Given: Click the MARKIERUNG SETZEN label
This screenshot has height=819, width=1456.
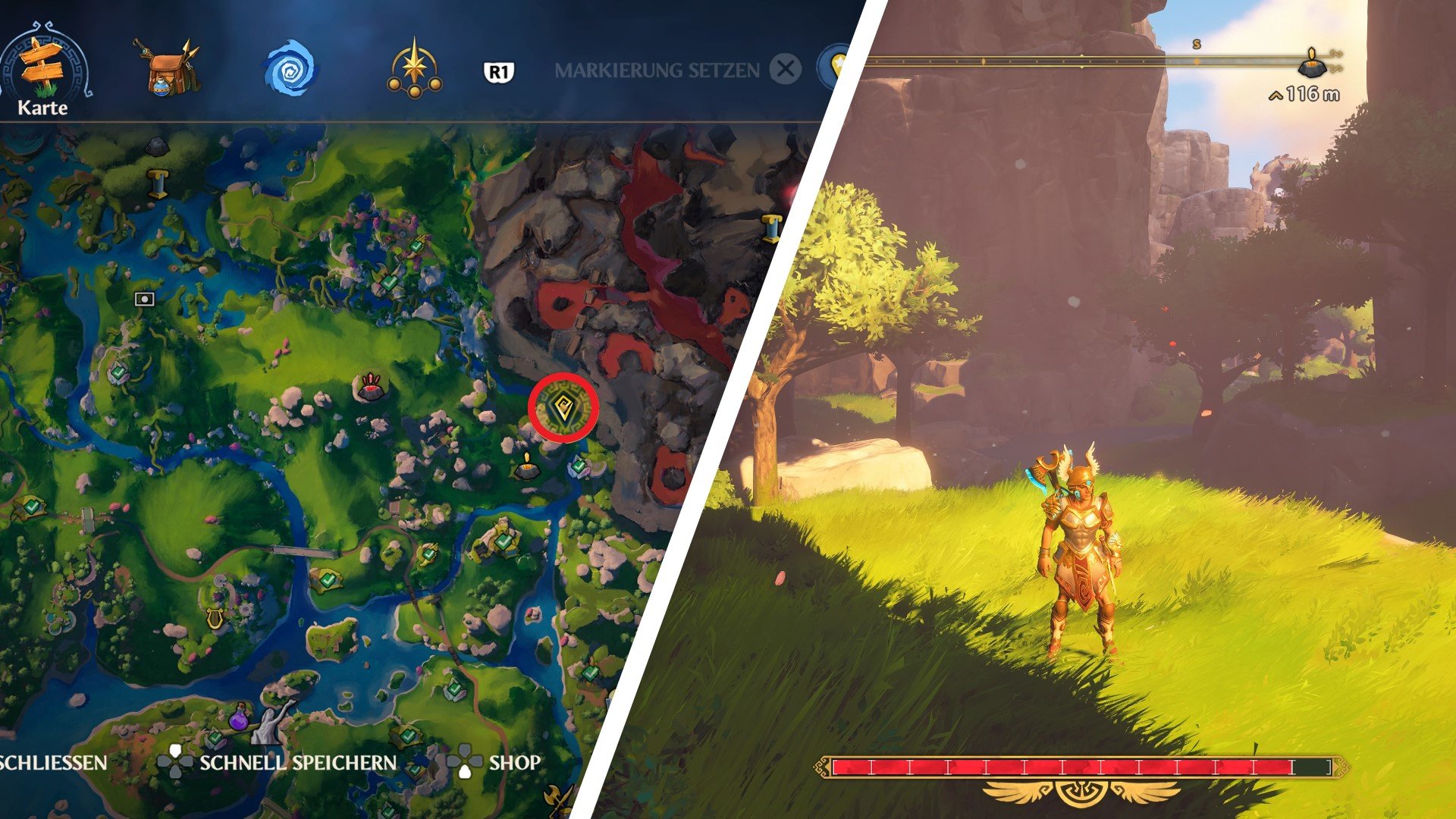Looking at the screenshot, I should pos(657,71).
